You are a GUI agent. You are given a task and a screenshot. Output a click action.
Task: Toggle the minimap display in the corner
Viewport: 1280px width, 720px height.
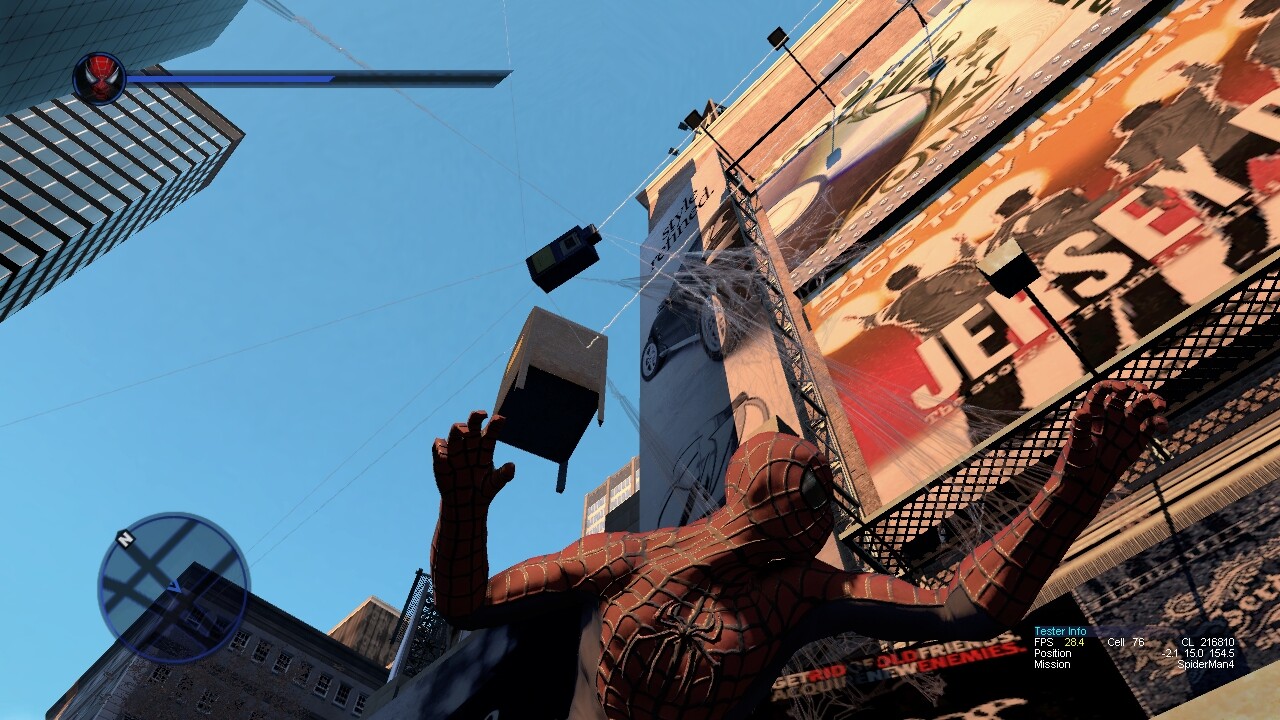click(x=175, y=585)
